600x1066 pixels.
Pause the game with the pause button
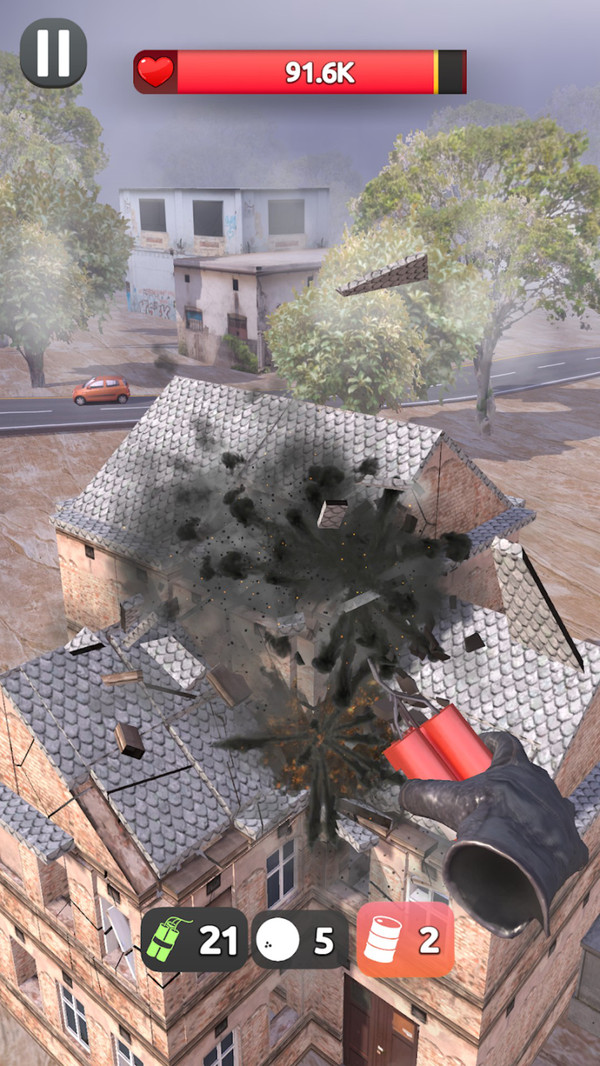[53, 53]
